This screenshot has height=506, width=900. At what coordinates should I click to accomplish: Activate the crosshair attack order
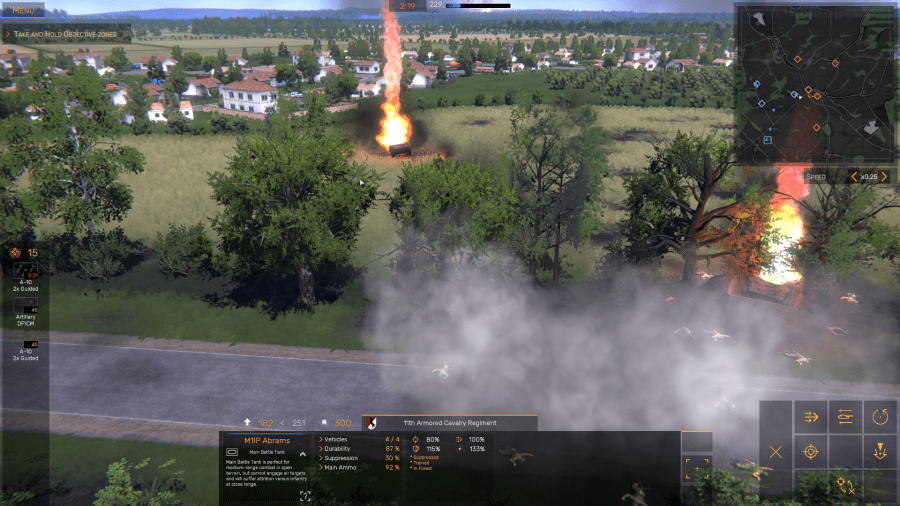pyautogui.click(x=811, y=452)
